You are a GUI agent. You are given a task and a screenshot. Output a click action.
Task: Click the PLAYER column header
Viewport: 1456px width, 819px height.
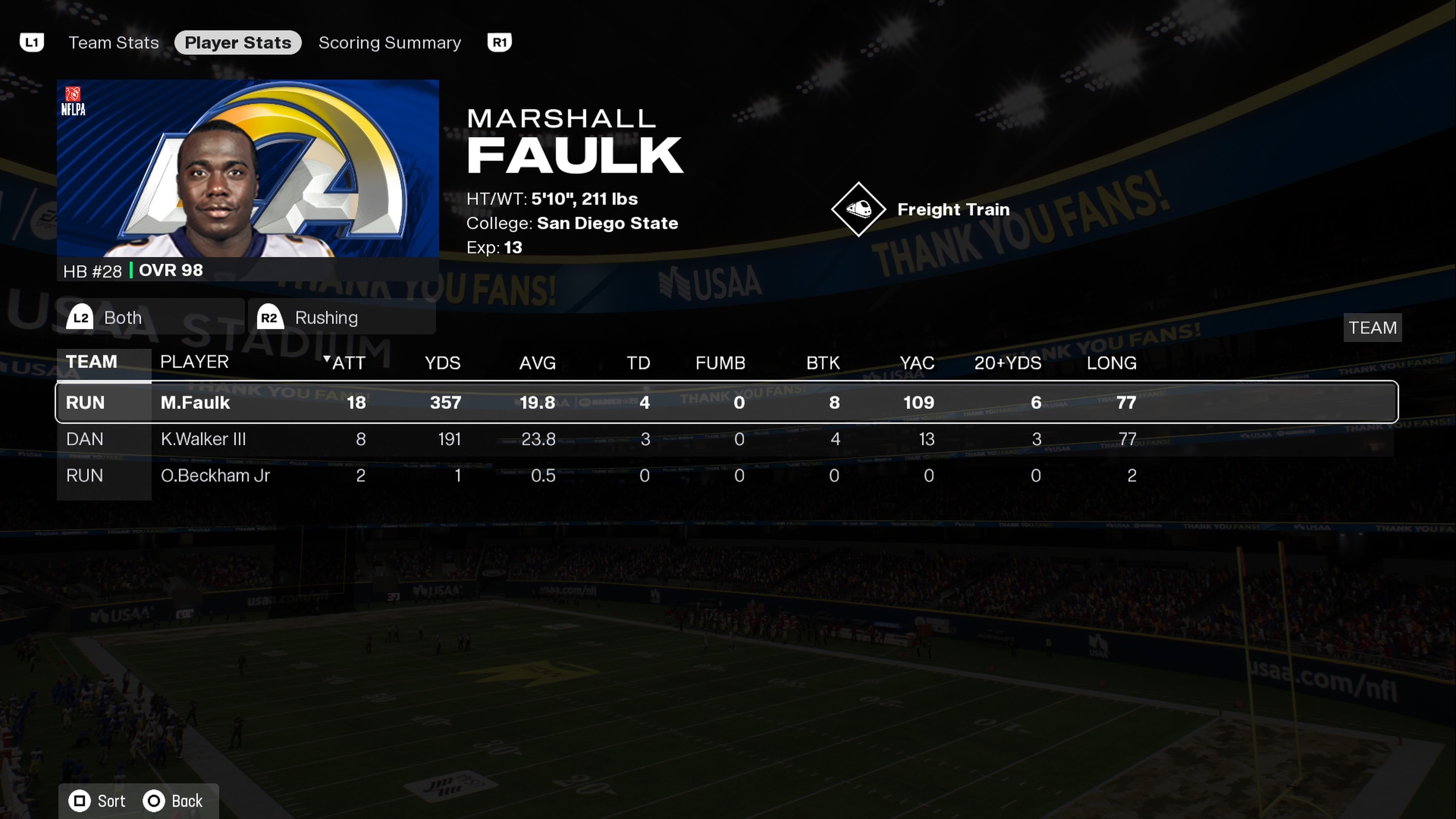tap(195, 362)
